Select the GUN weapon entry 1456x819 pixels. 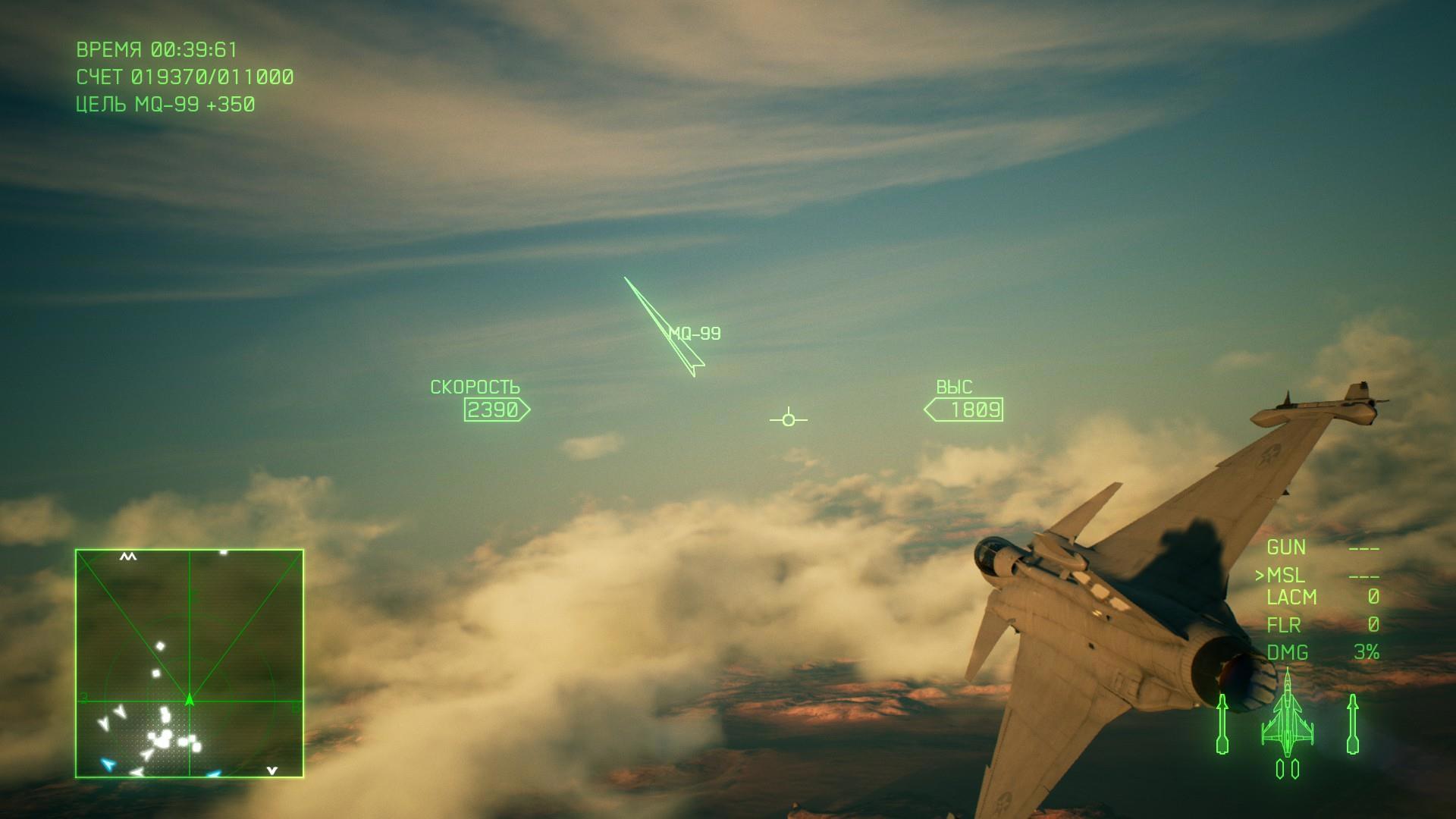coord(1286,548)
